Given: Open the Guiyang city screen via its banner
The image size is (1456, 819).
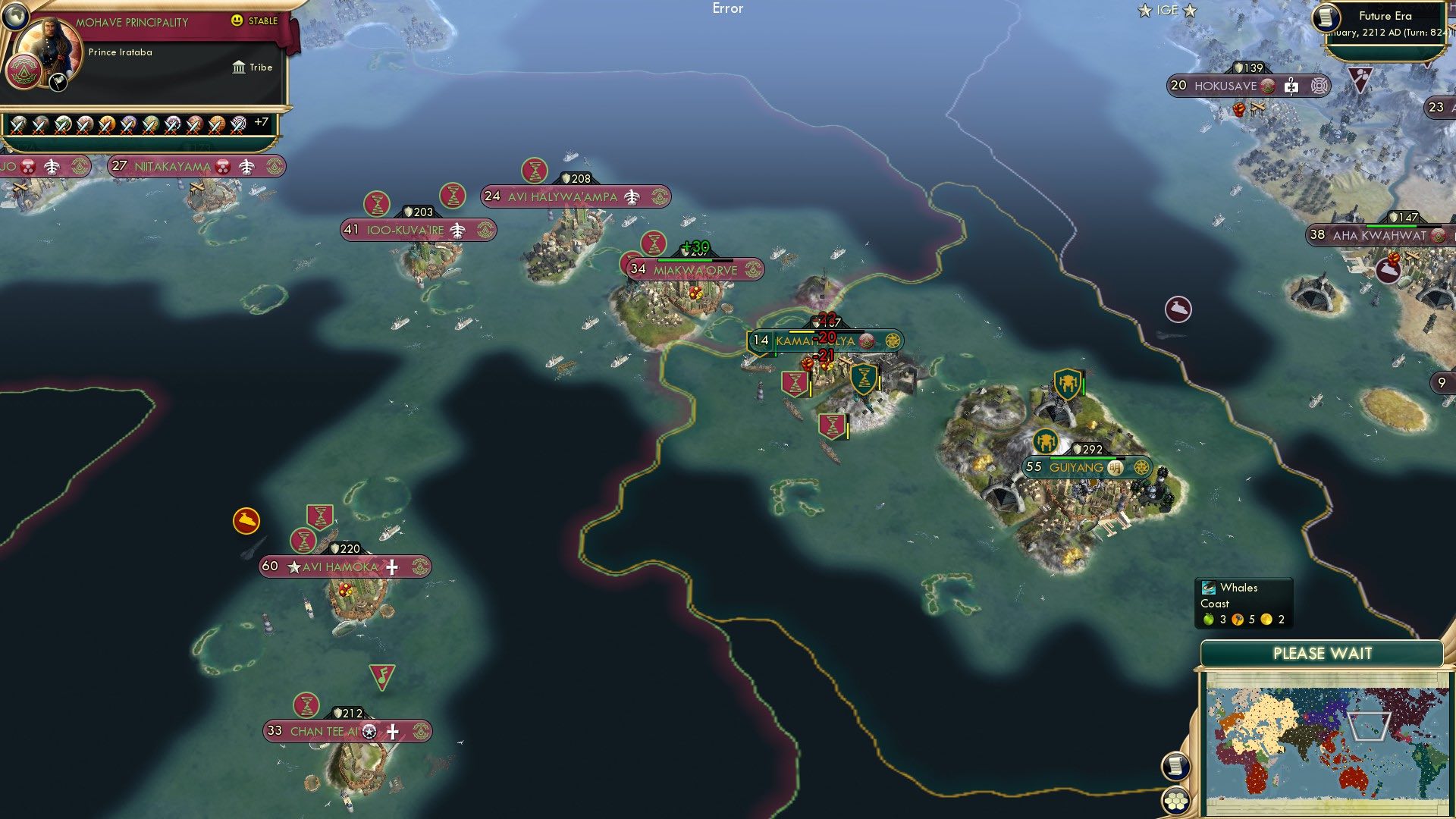Looking at the screenshot, I should 1077,468.
